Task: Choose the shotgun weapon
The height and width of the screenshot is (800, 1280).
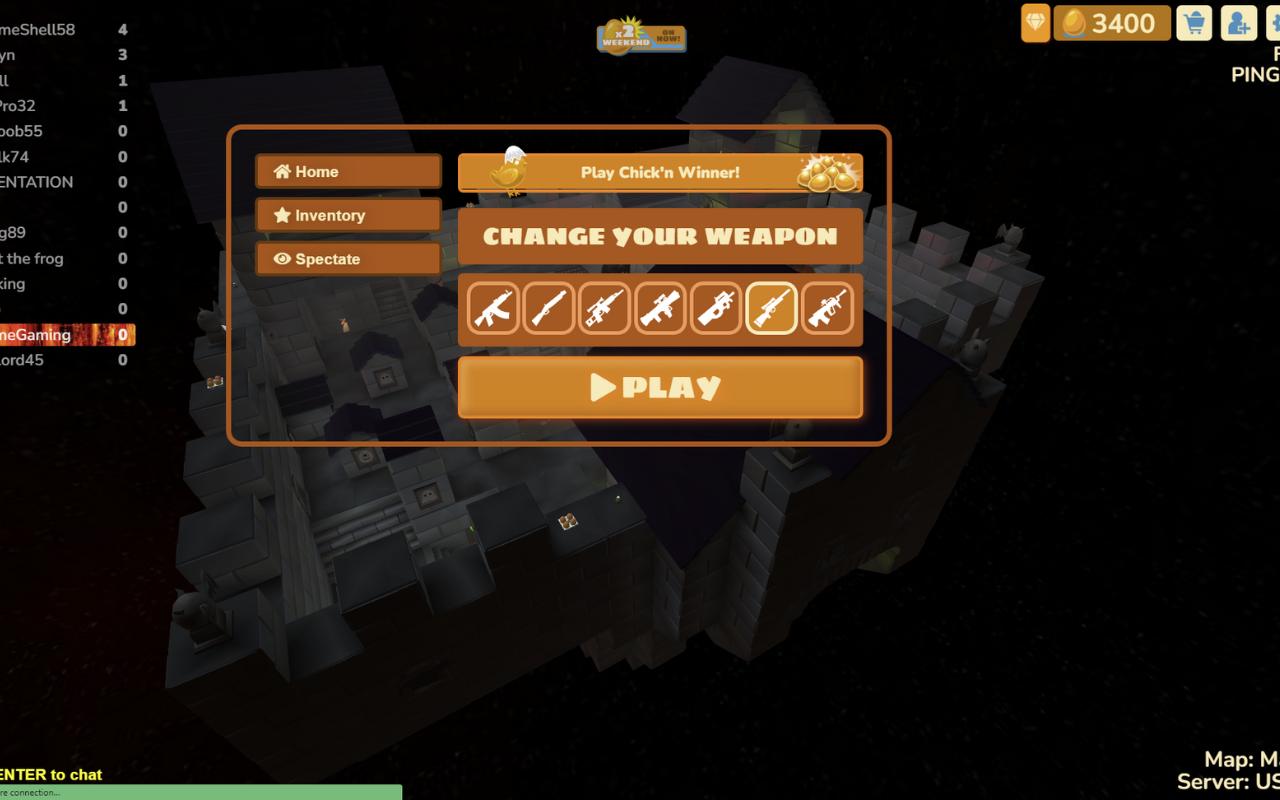Action: pos(549,308)
